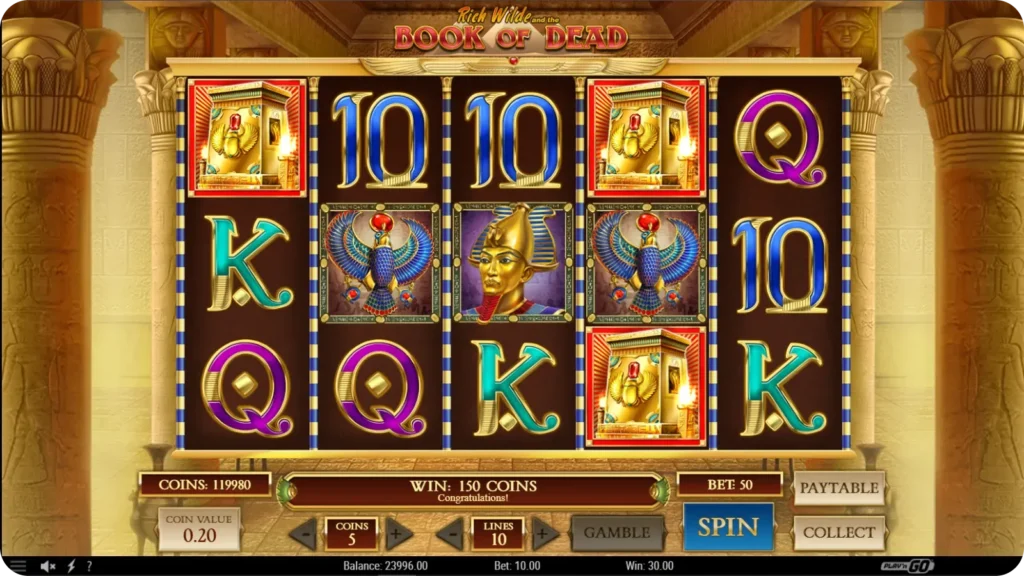Increase the number of lines
This screenshot has height=576, width=1024.
(x=545, y=533)
